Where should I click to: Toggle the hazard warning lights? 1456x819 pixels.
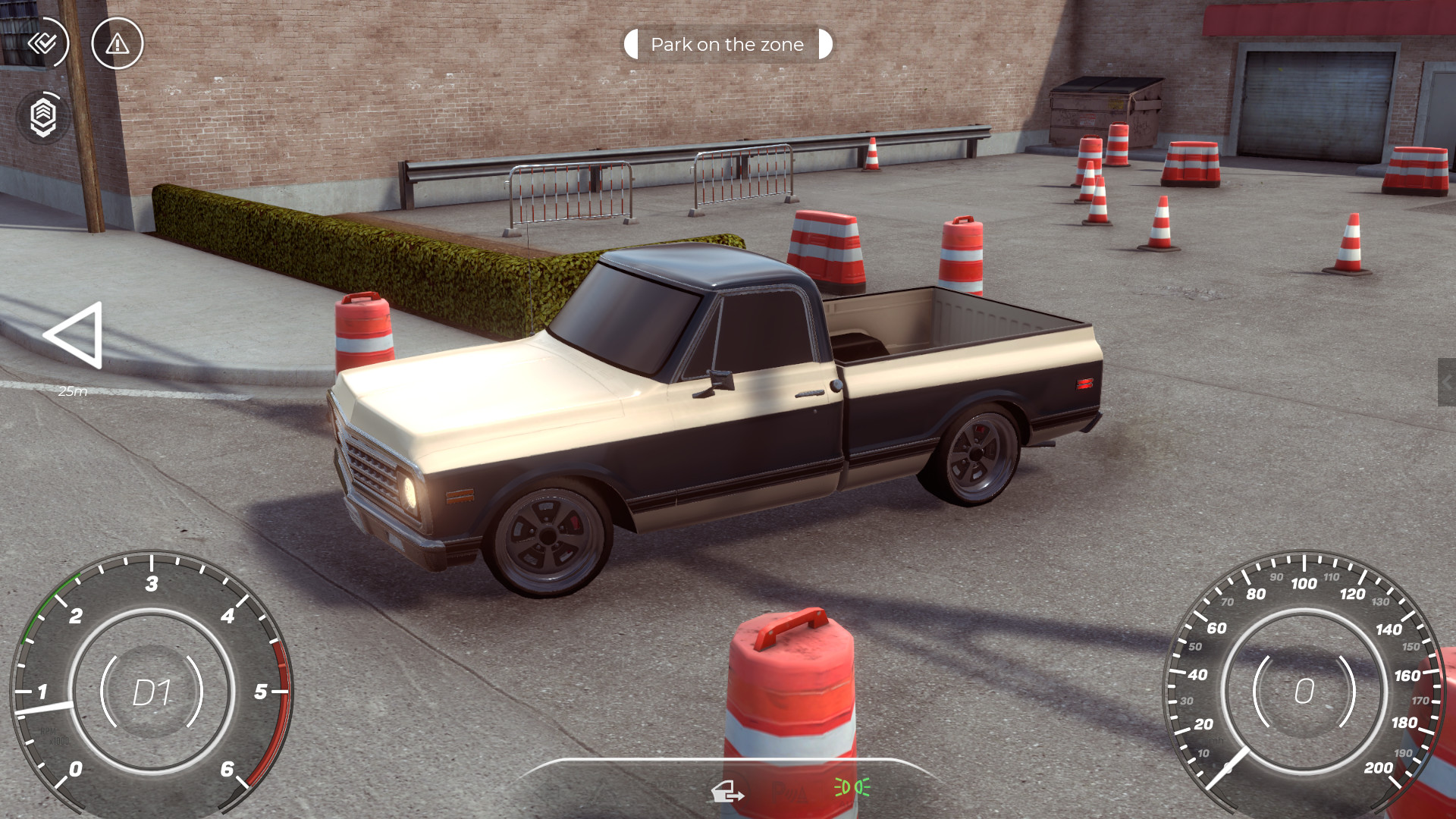(x=118, y=43)
